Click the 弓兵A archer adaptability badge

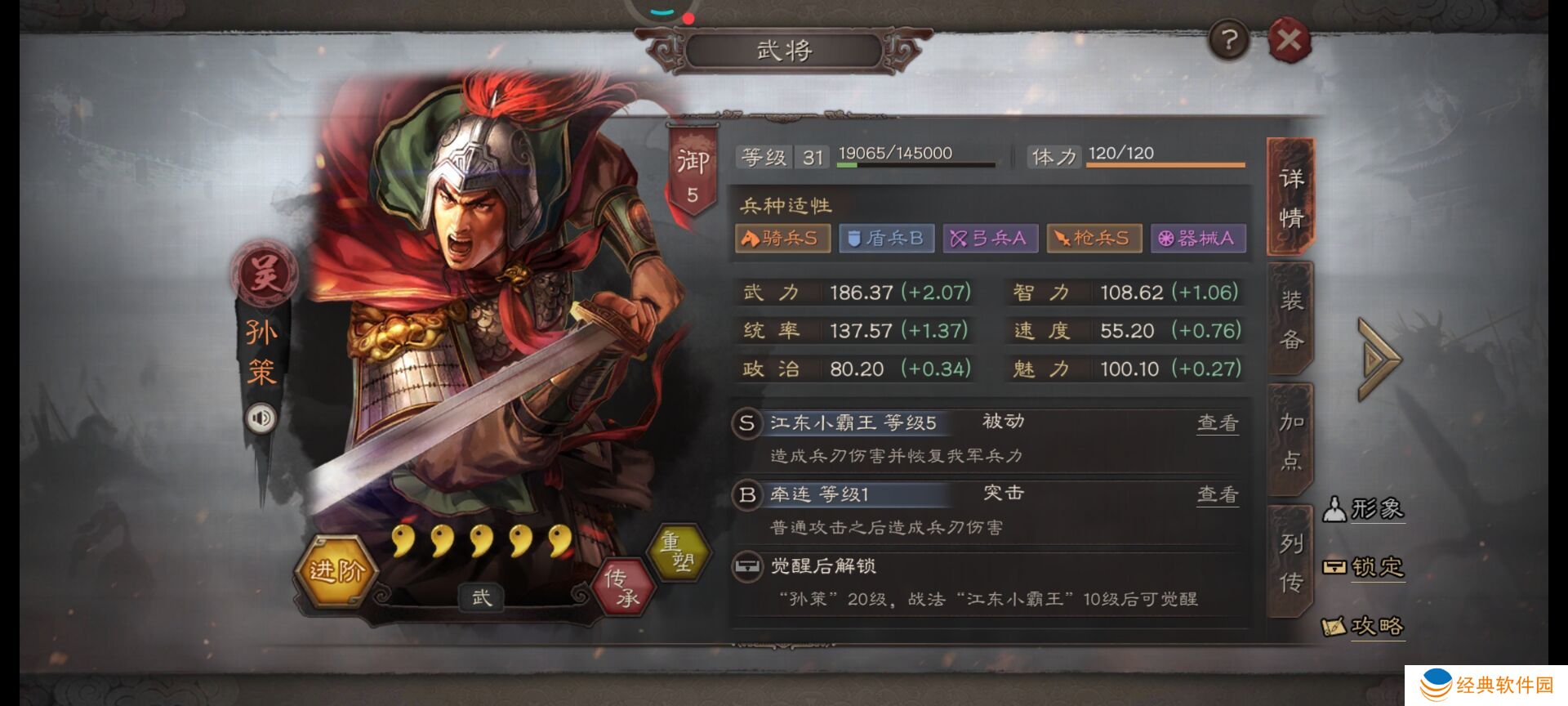tap(989, 238)
